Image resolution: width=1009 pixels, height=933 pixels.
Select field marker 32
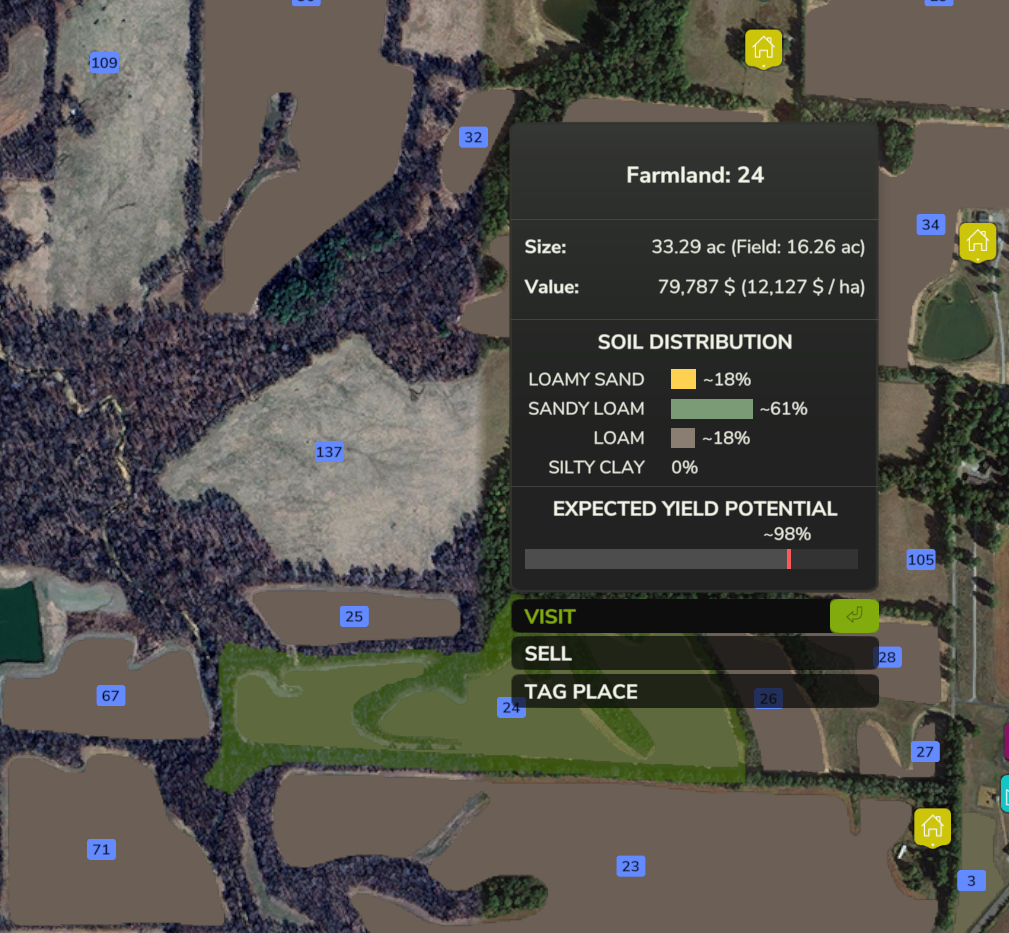click(x=473, y=137)
